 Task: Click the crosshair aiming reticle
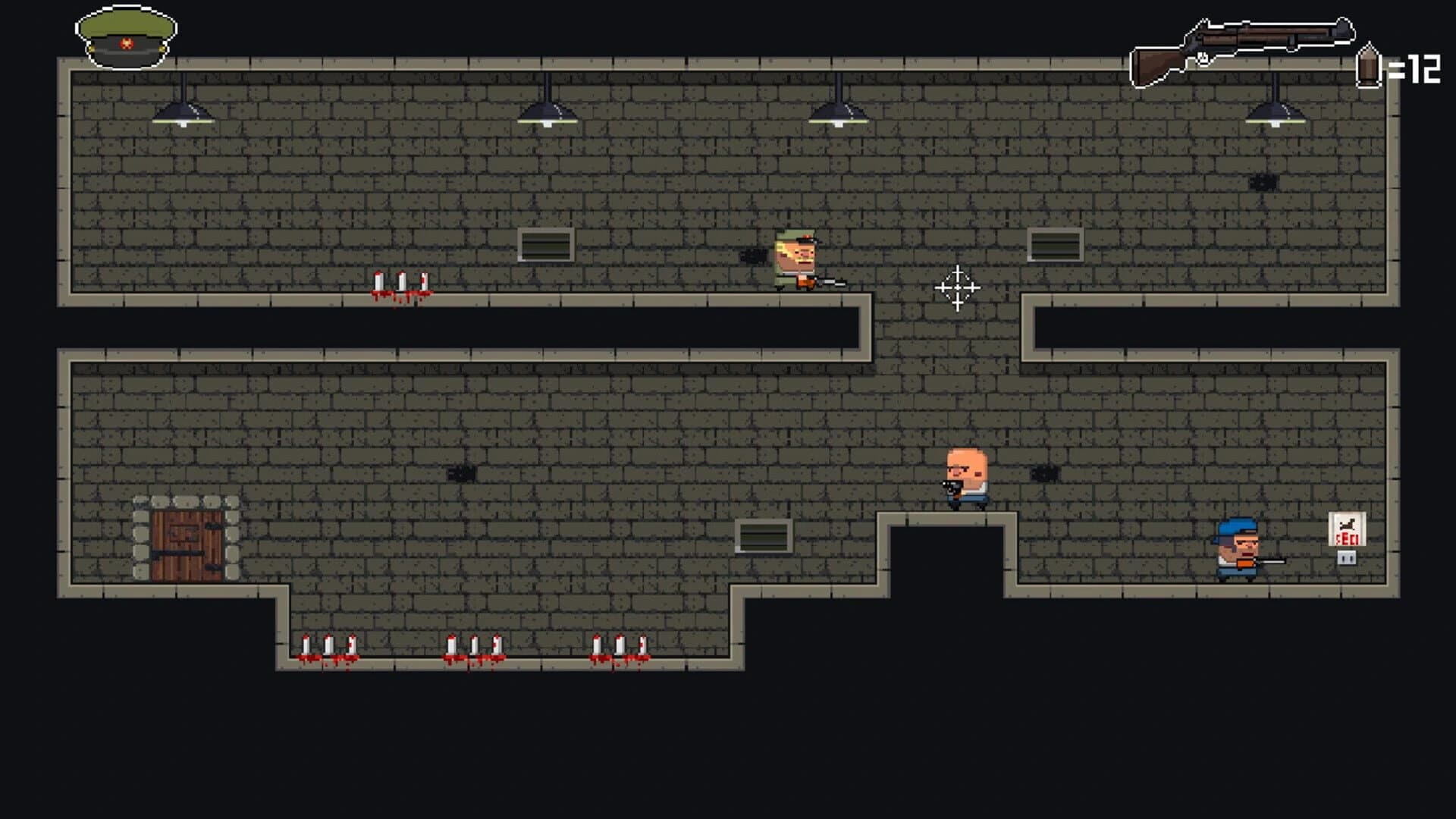coord(957,289)
